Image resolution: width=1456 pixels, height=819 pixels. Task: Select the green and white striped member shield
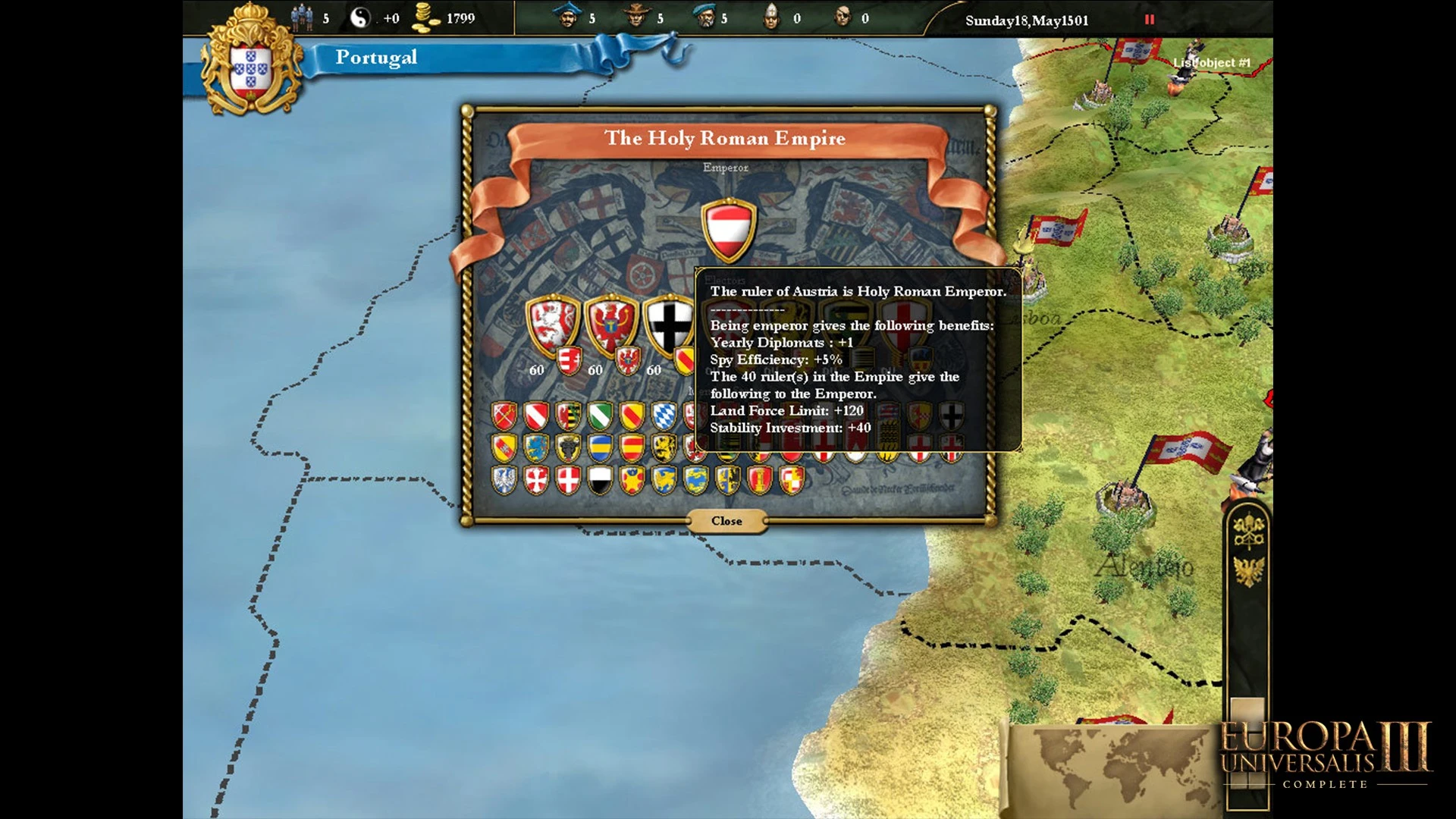pos(601,416)
